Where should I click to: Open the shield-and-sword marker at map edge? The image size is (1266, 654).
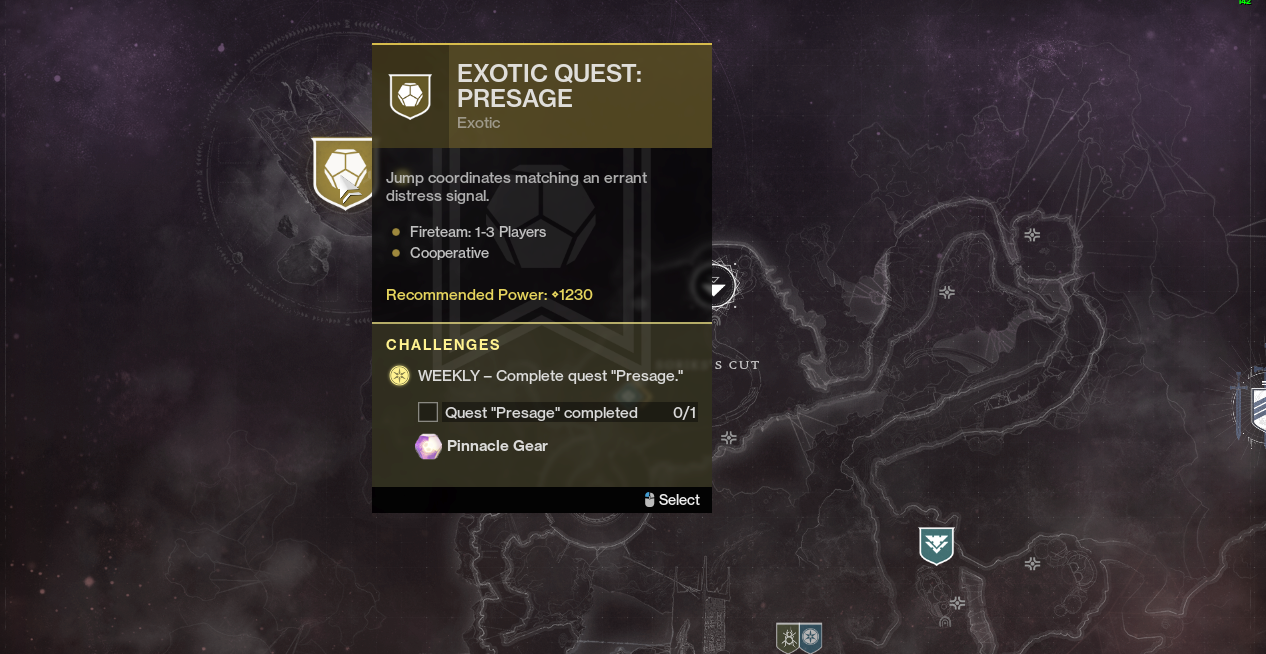1254,404
